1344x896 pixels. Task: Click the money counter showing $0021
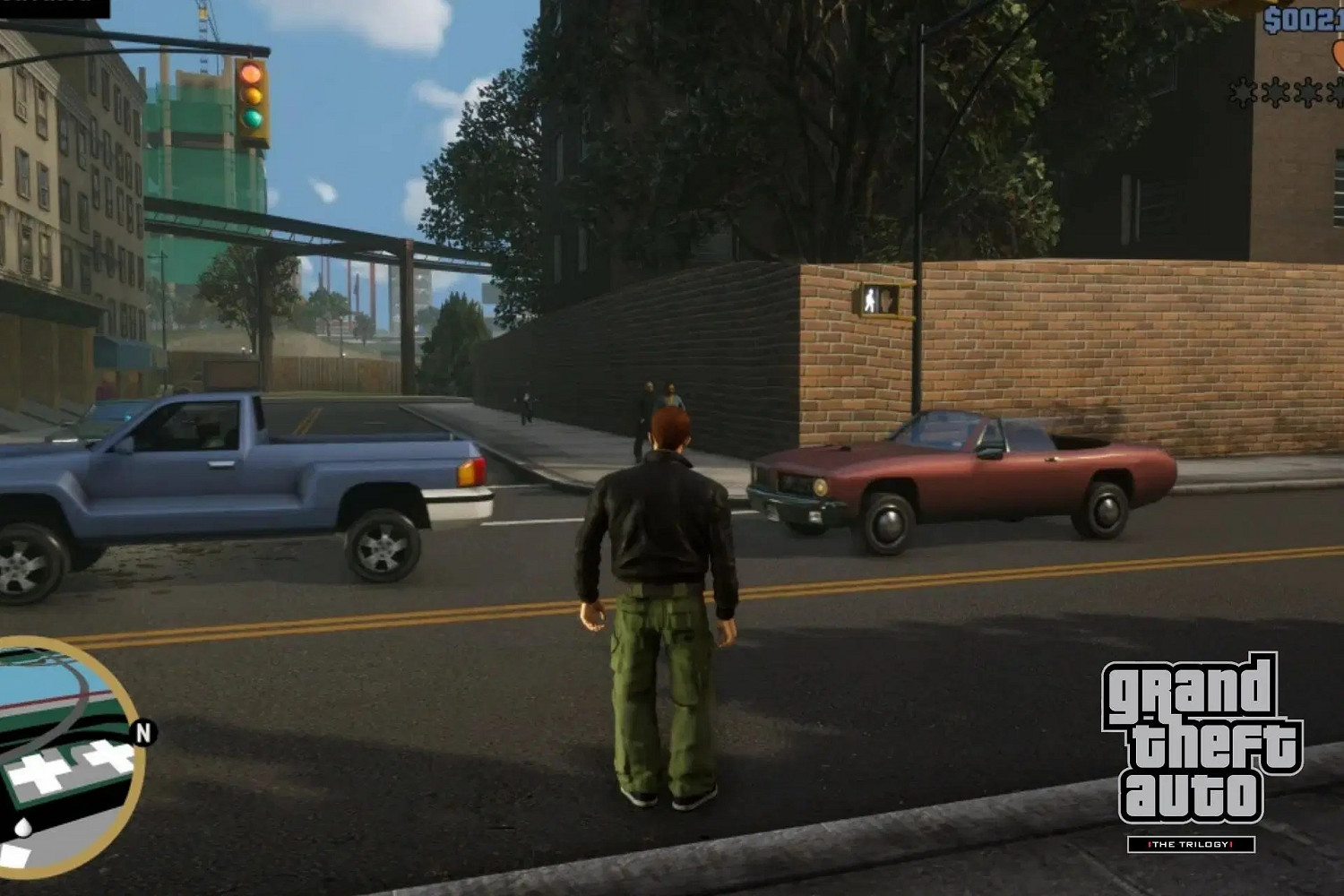point(1301,18)
